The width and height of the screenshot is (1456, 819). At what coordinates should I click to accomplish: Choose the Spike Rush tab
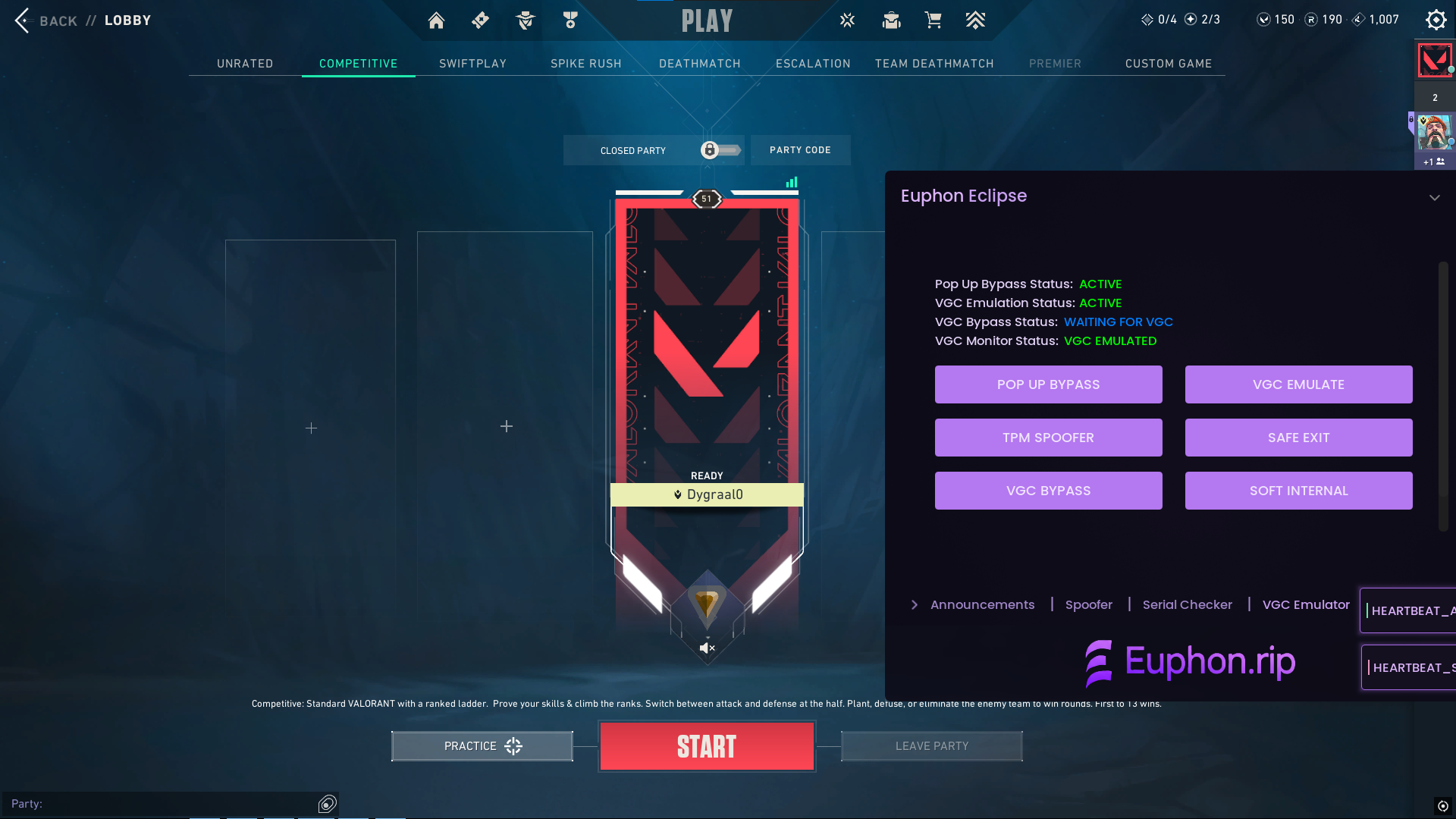click(x=585, y=64)
